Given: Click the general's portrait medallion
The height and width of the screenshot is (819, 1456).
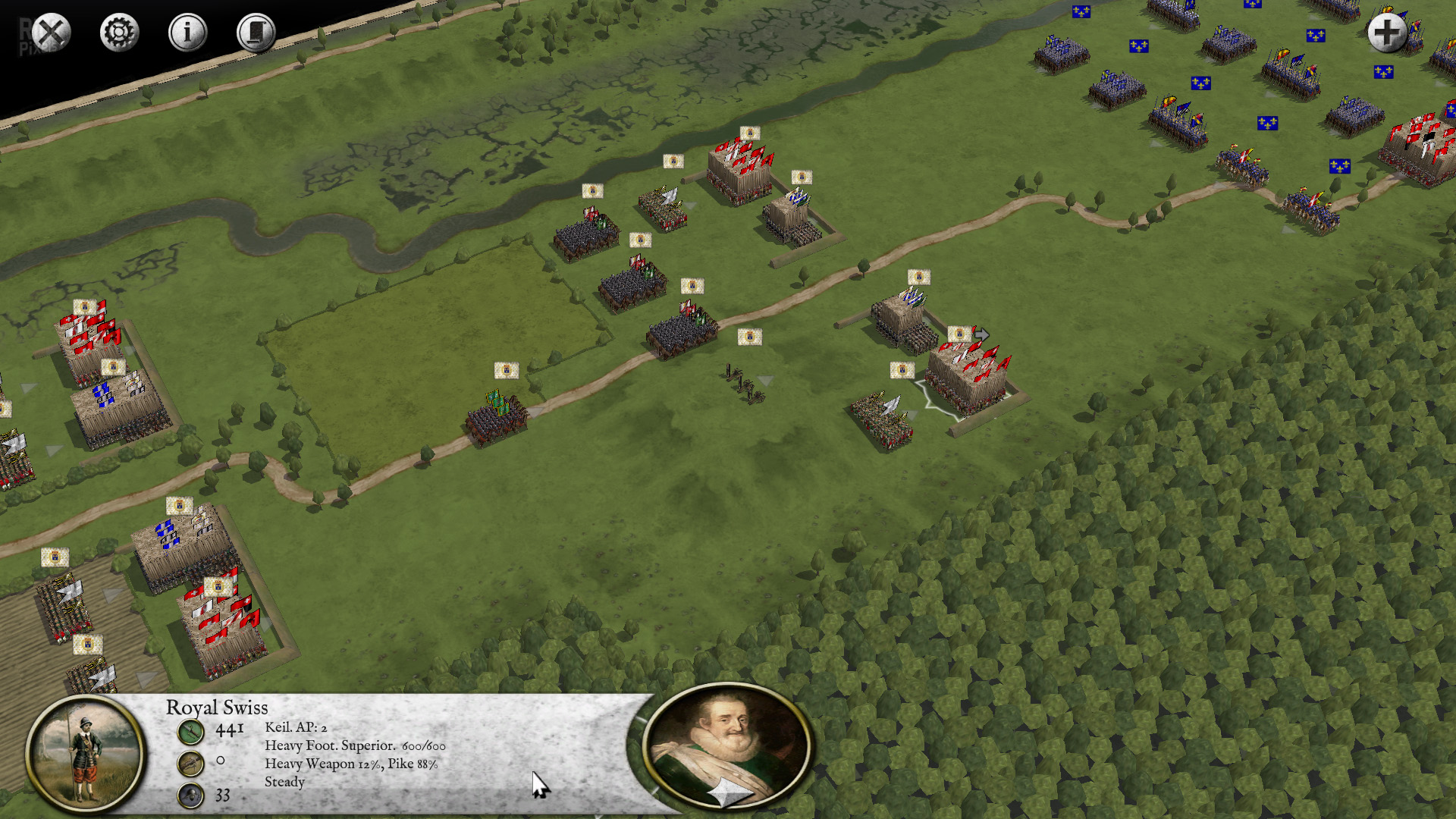Looking at the screenshot, I should point(726,745).
